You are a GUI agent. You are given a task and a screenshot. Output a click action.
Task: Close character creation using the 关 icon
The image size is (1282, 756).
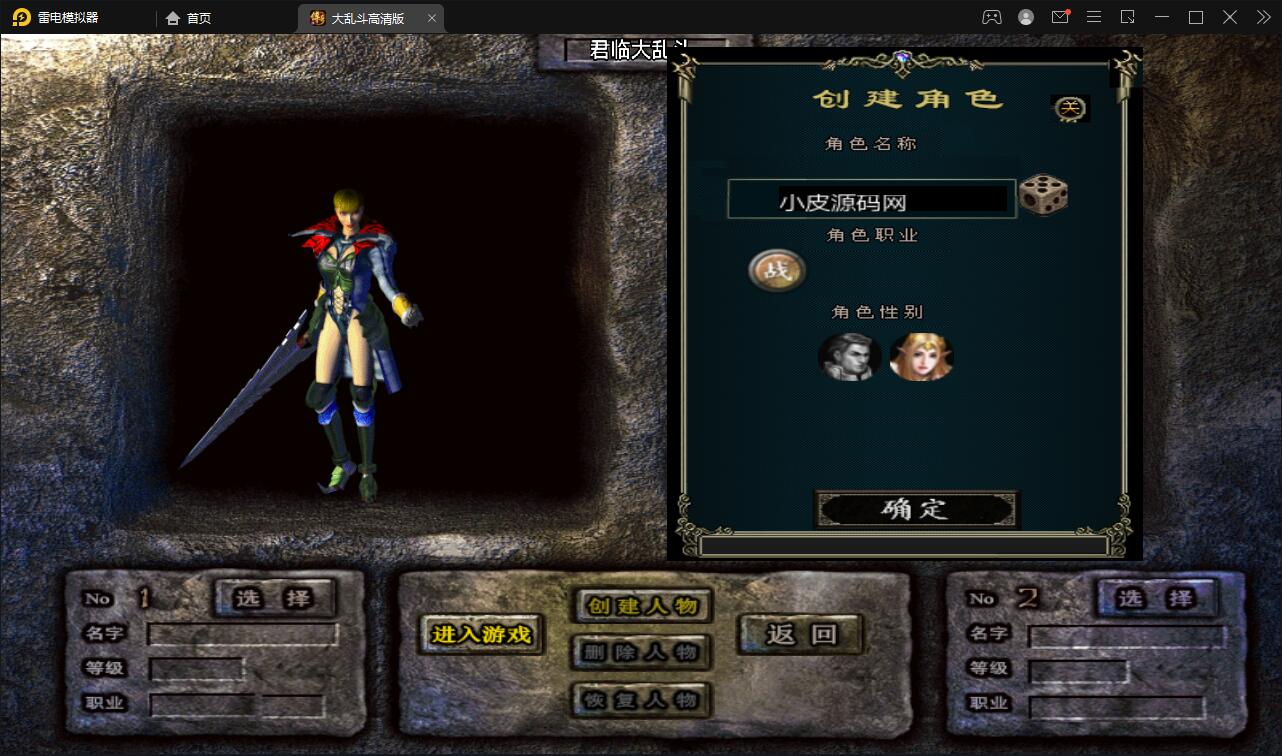tap(1069, 108)
